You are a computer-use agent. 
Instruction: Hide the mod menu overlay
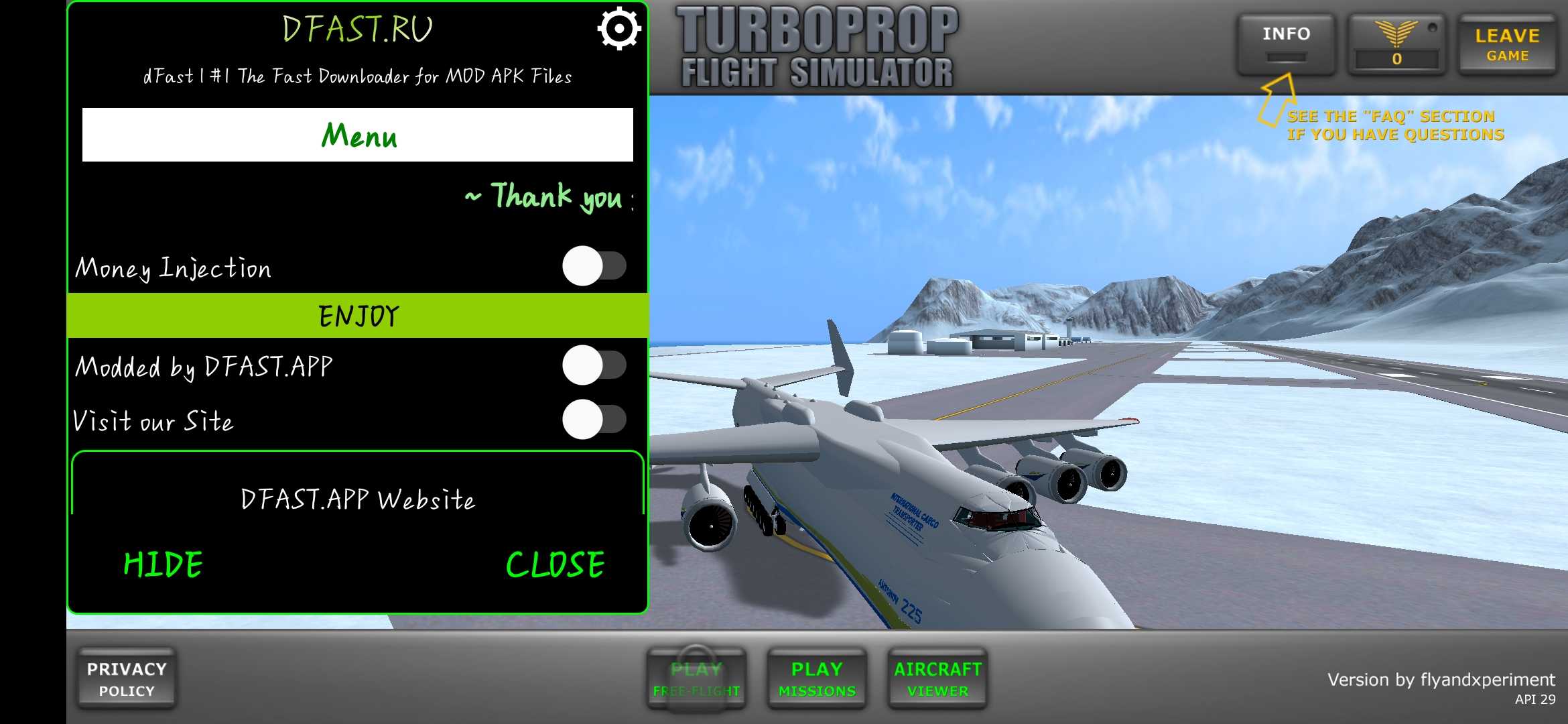pos(164,564)
